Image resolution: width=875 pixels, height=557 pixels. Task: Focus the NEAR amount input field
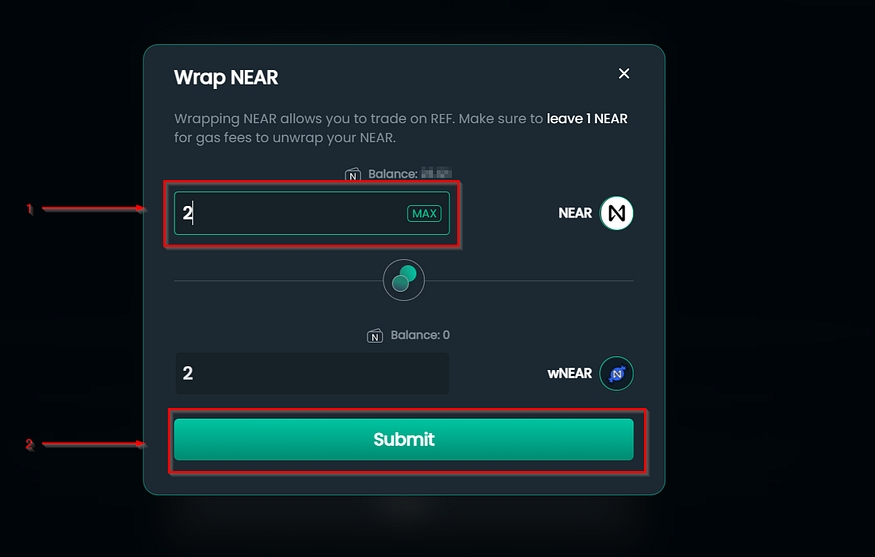[290, 213]
